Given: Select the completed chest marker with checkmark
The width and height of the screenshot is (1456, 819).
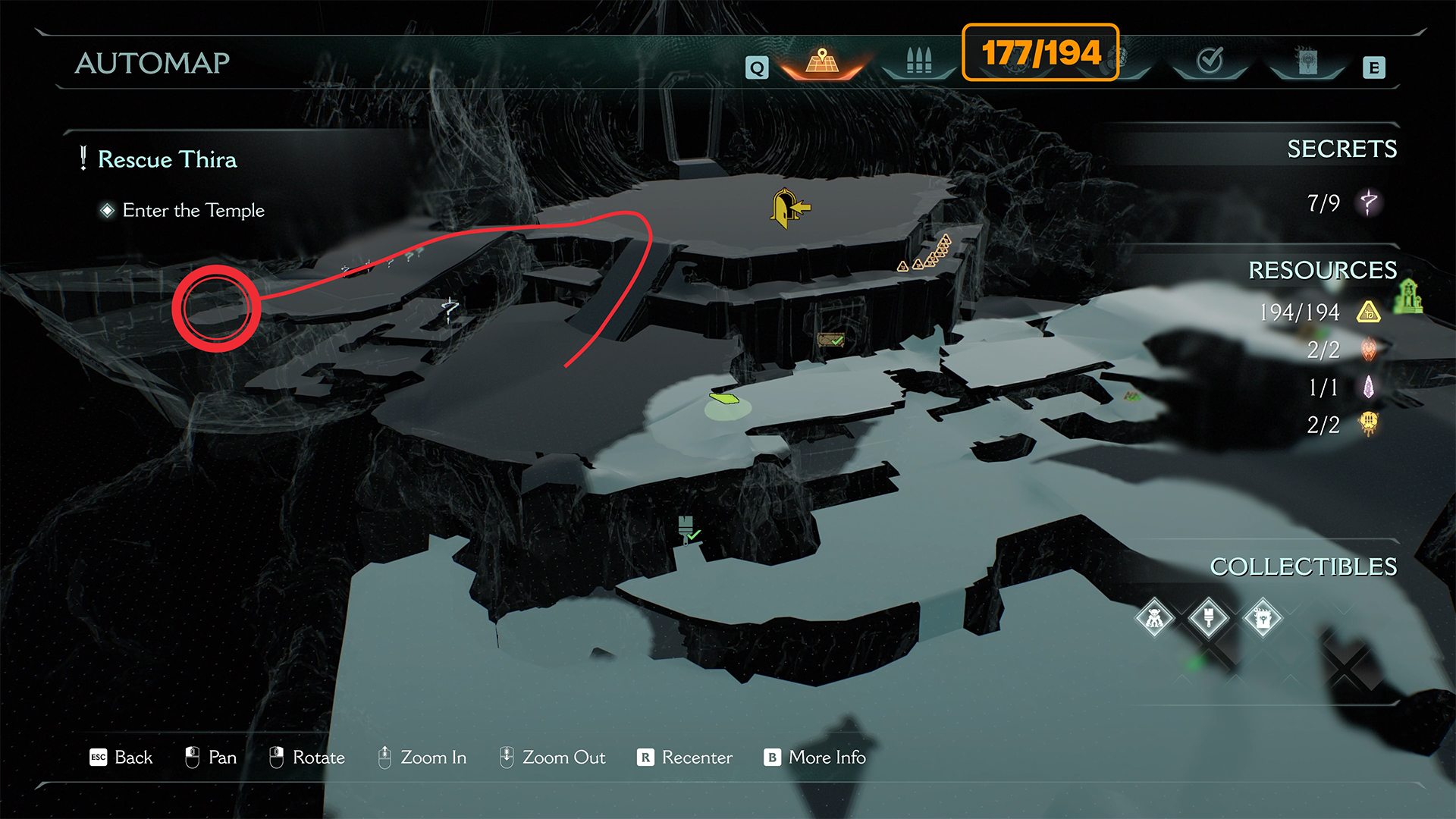Looking at the screenshot, I should pos(831,340).
